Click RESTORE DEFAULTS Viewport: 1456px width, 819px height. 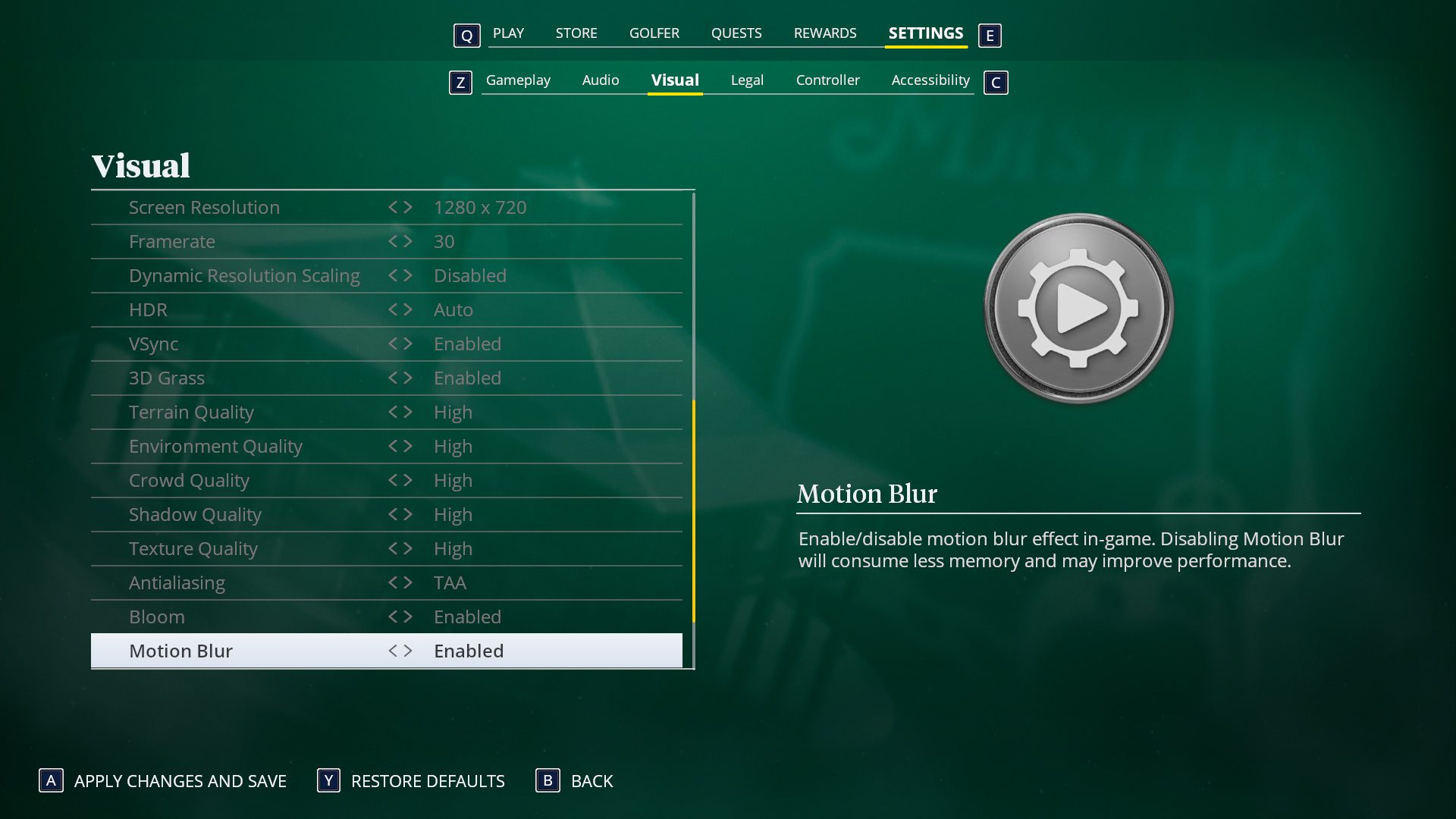point(427,781)
